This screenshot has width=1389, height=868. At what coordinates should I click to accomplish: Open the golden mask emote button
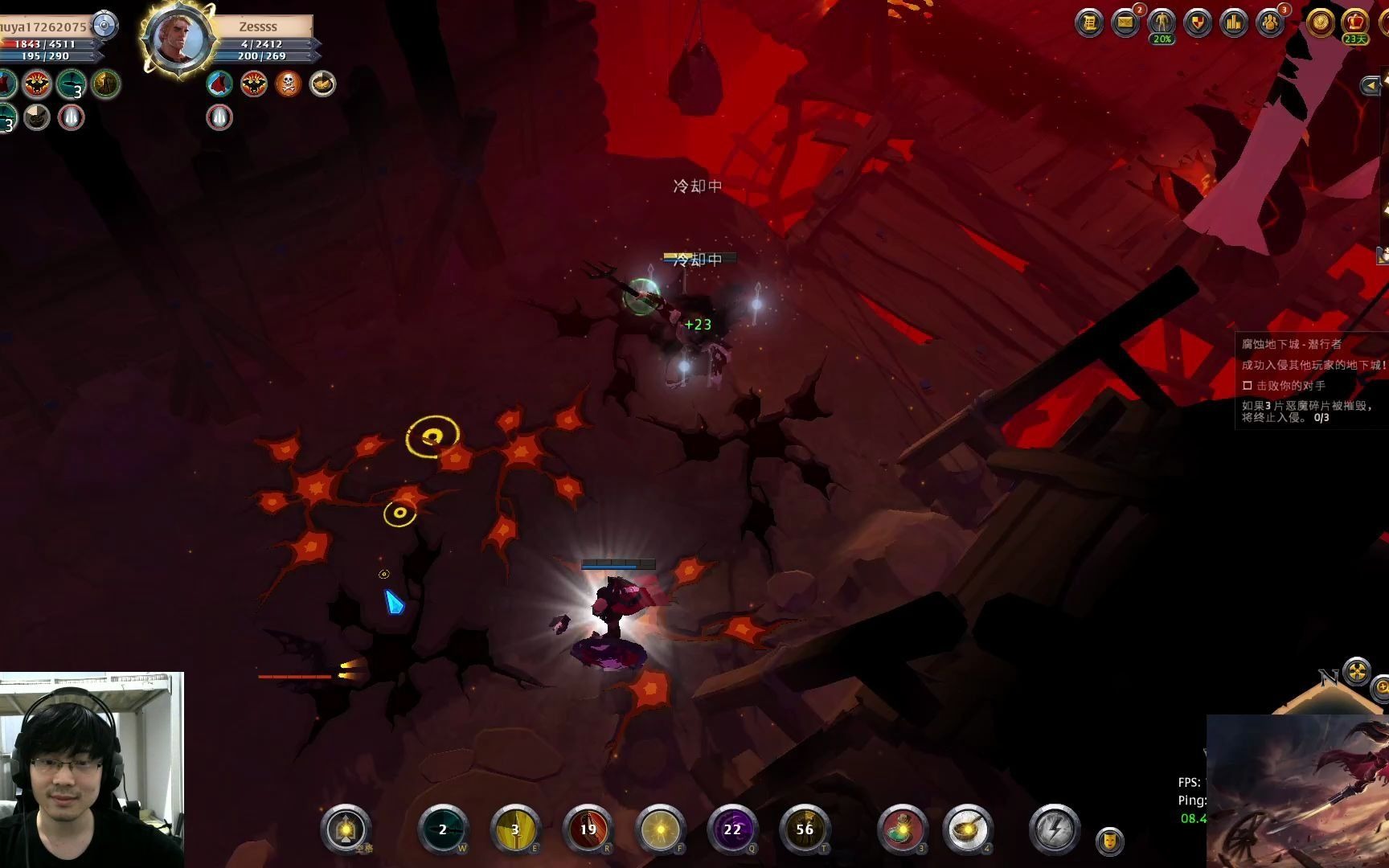[x=1110, y=841]
